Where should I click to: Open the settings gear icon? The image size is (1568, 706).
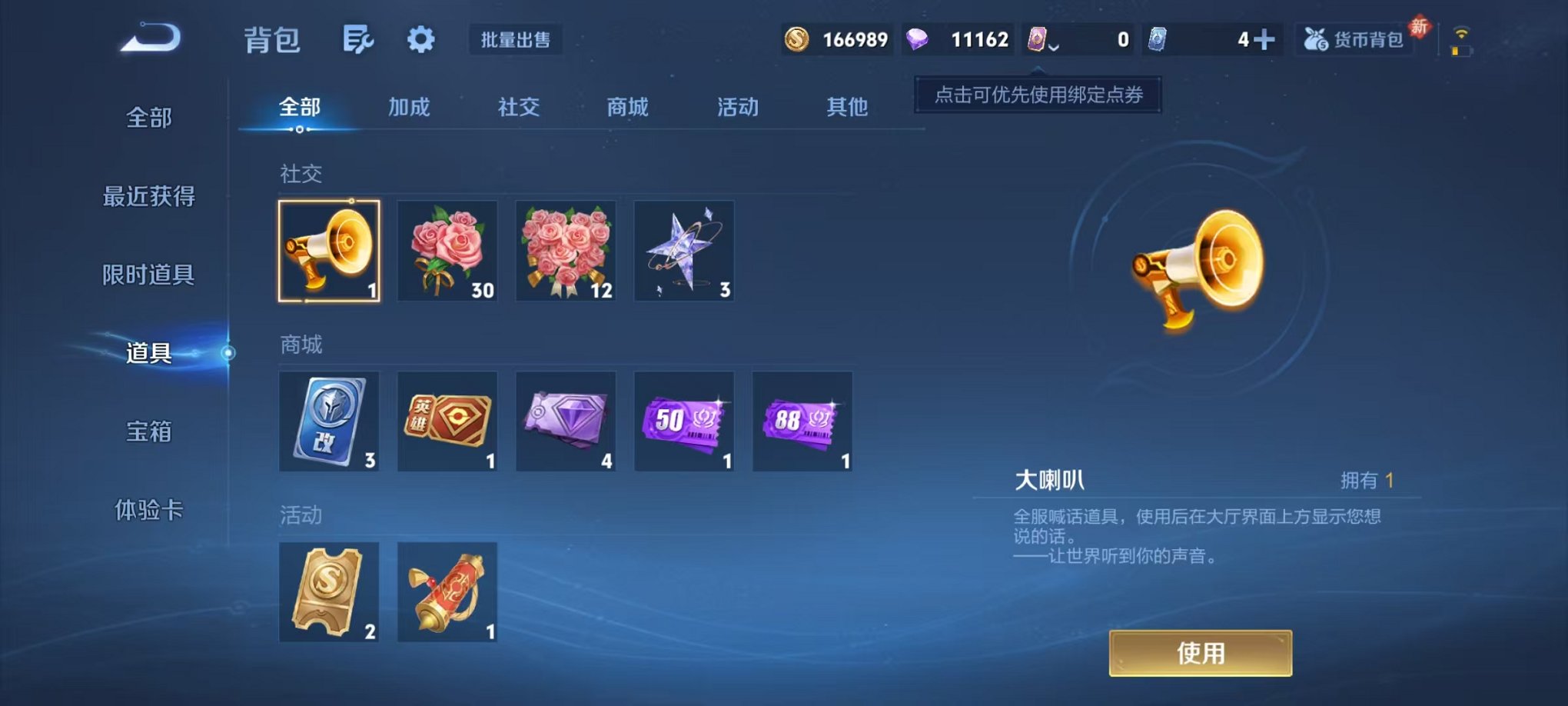pos(420,38)
